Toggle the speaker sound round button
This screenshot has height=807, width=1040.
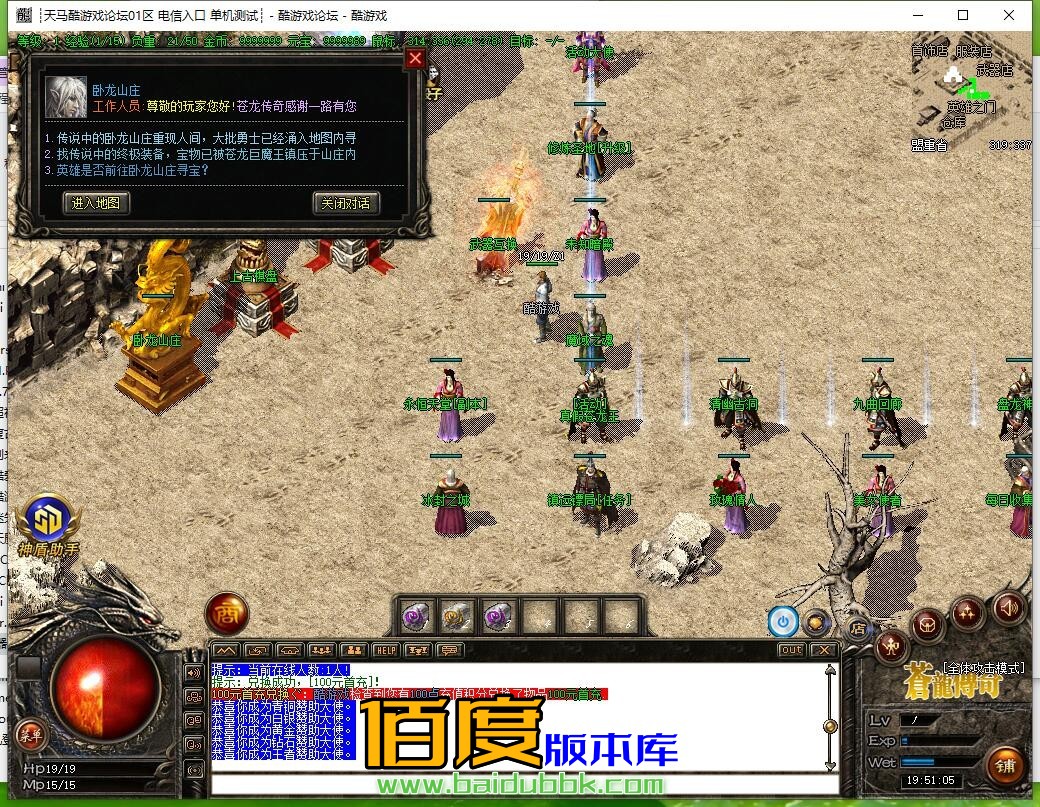click(x=1008, y=607)
